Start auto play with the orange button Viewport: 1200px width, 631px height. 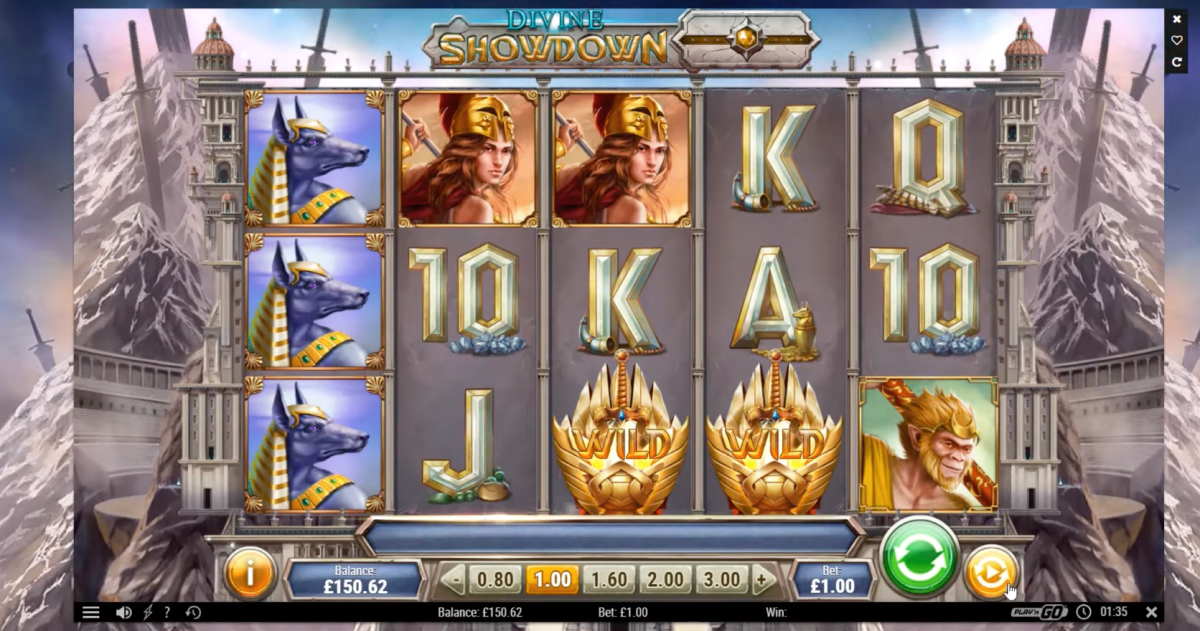990,574
